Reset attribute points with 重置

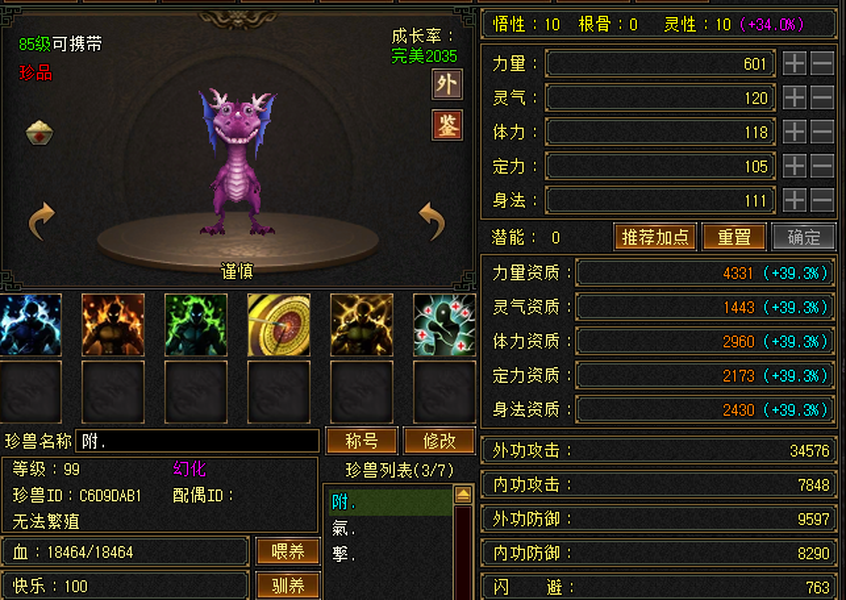point(734,237)
